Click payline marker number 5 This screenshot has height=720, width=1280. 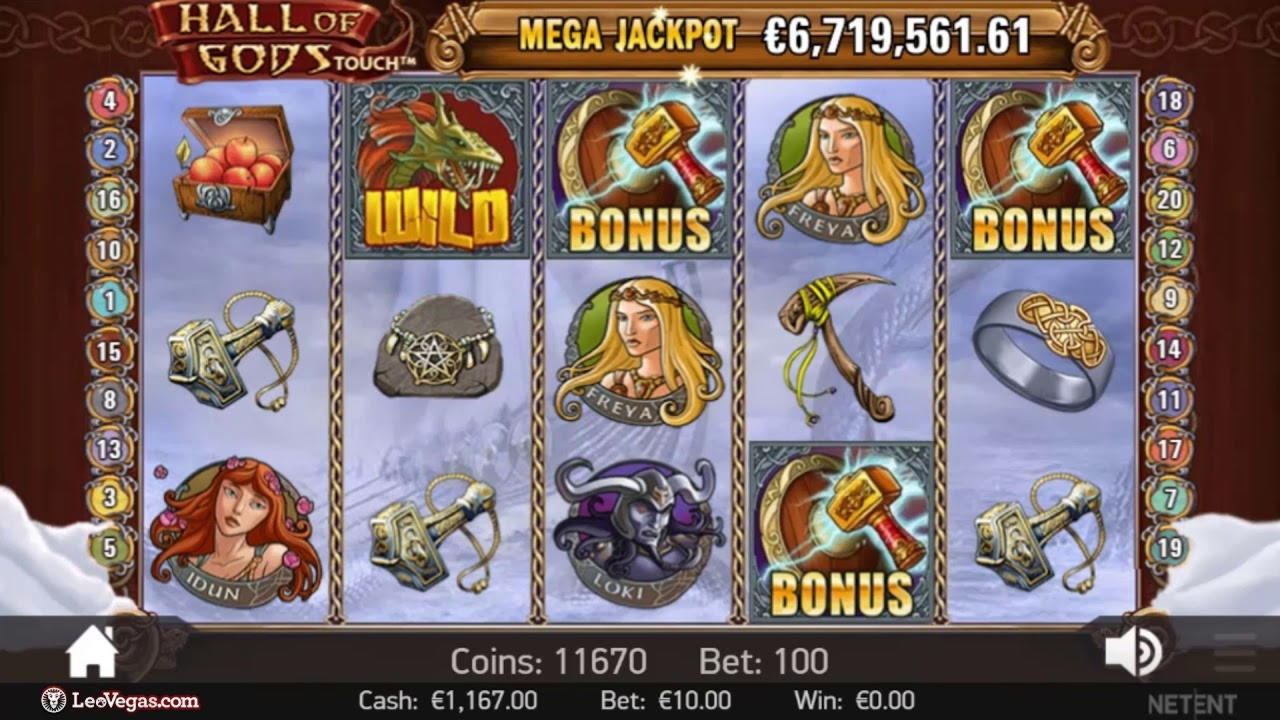pos(109,548)
